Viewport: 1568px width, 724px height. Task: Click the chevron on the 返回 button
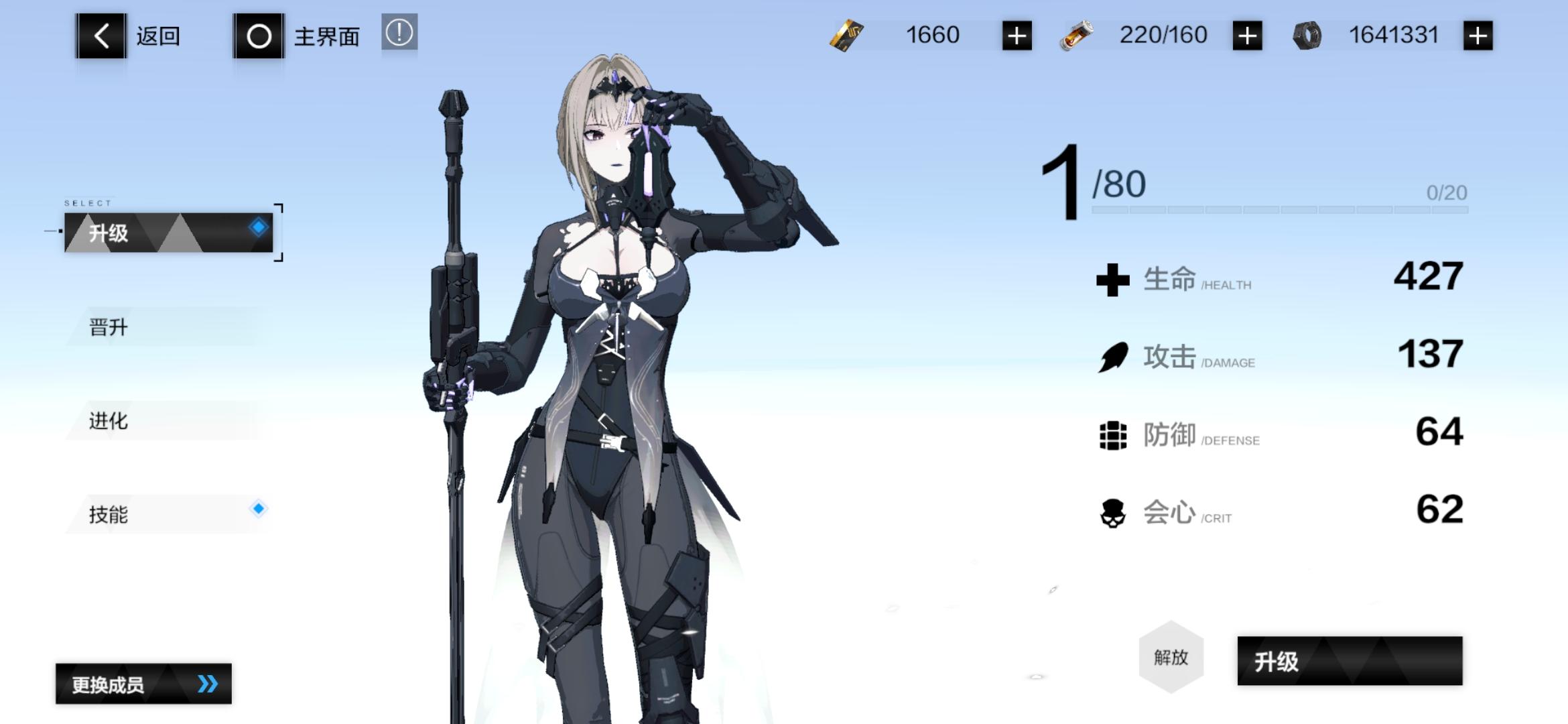pyautogui.click(x=101, y=36)
